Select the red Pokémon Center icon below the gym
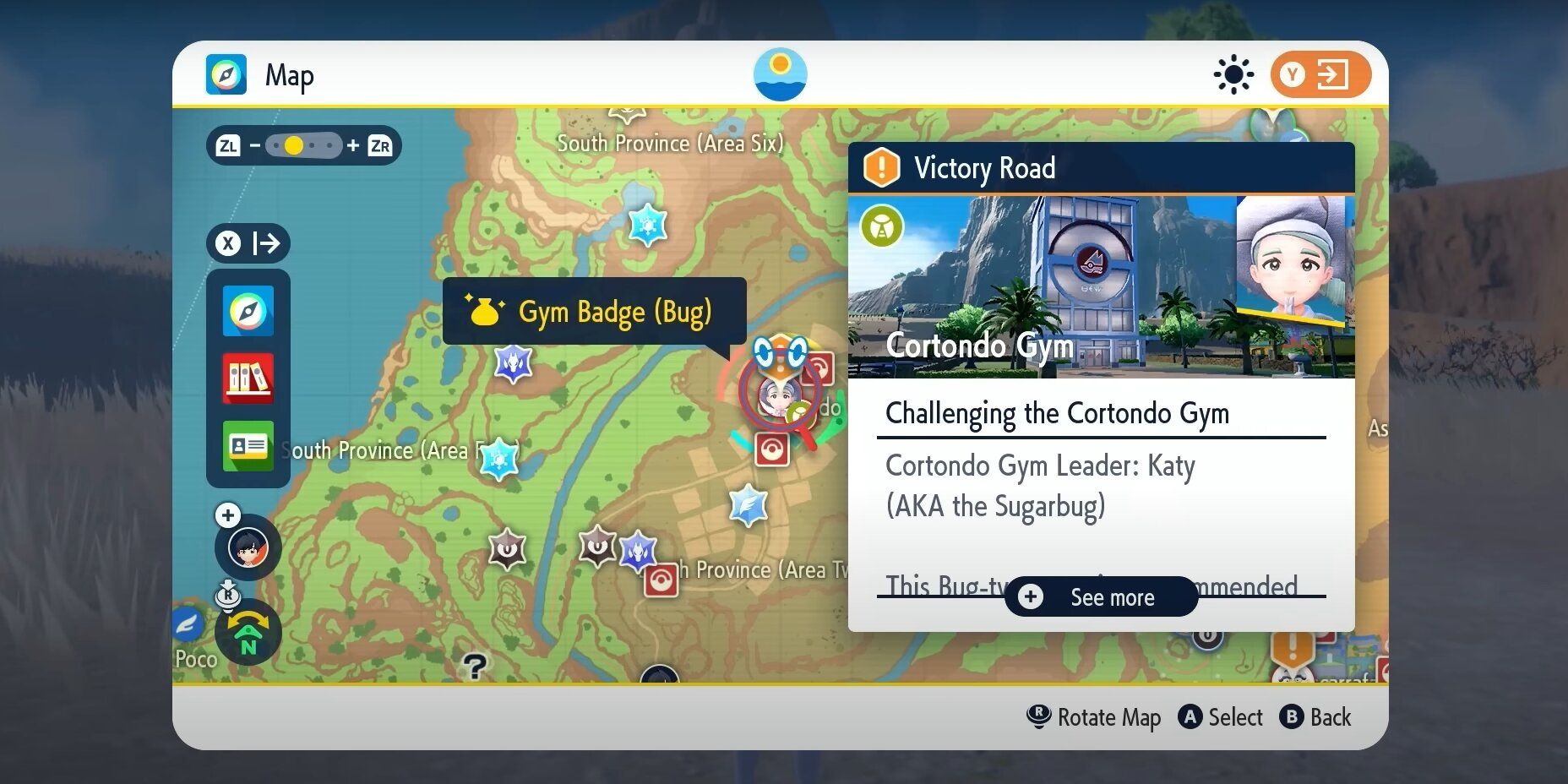The image size is (1568, 784). (x=774, y=450)
